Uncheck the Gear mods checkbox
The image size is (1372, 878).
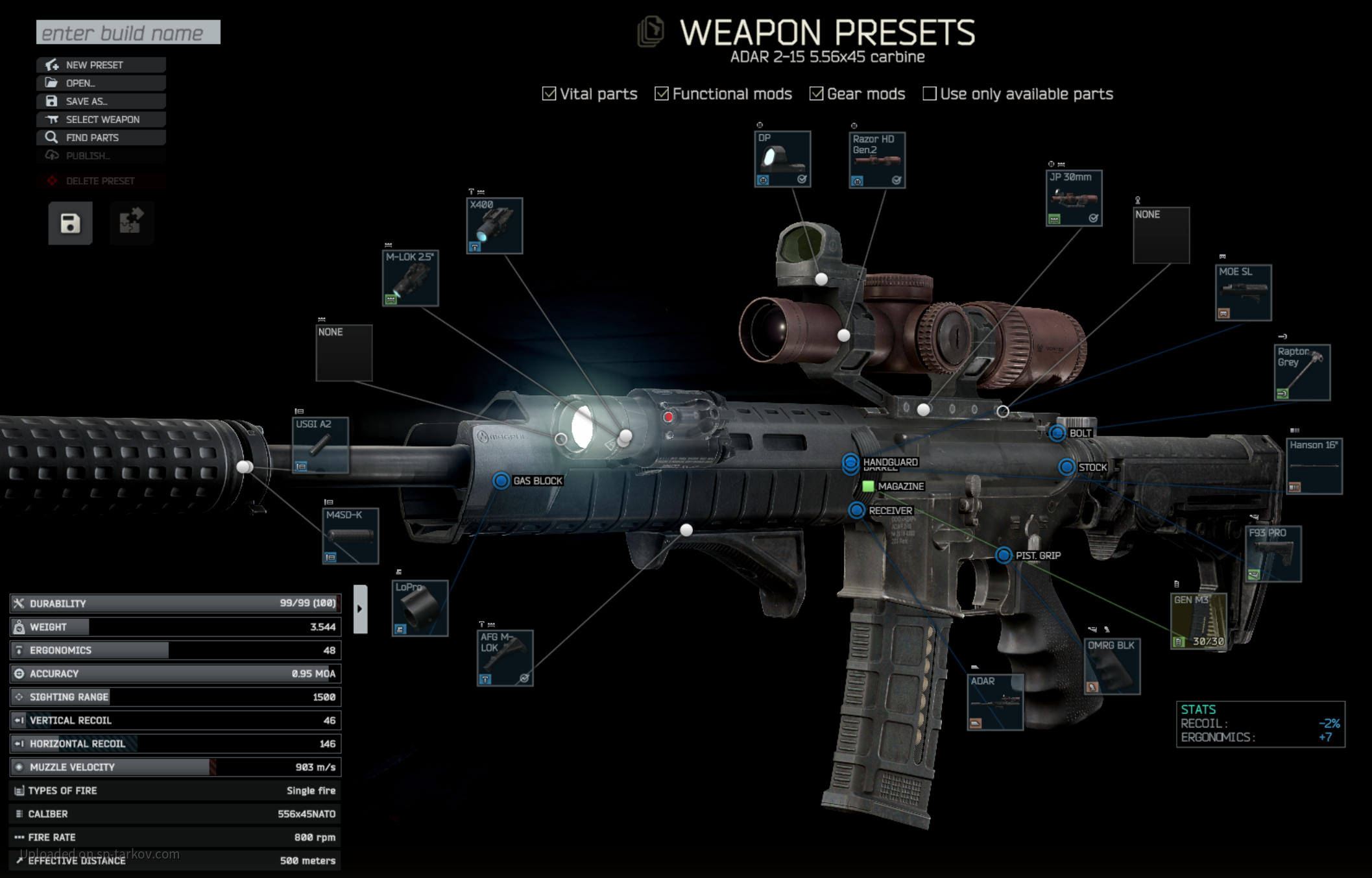pos(816,94)
